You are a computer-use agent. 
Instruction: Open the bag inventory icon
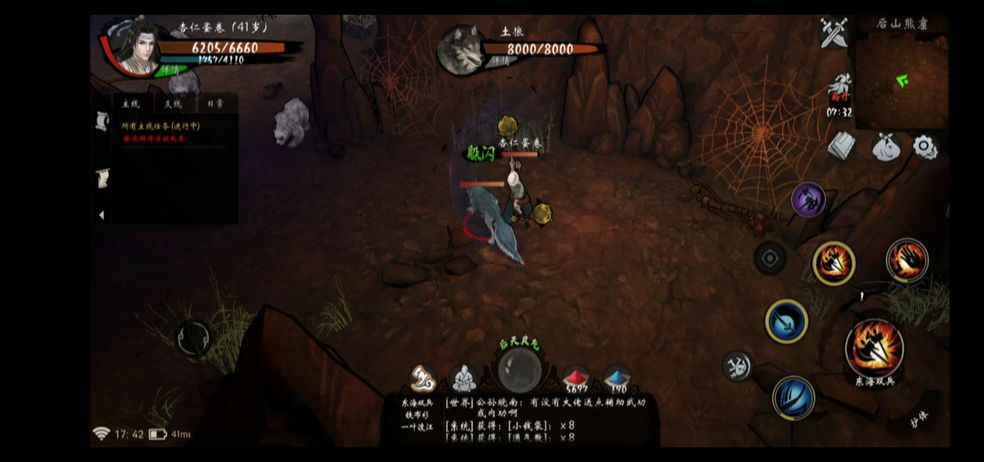886,147
